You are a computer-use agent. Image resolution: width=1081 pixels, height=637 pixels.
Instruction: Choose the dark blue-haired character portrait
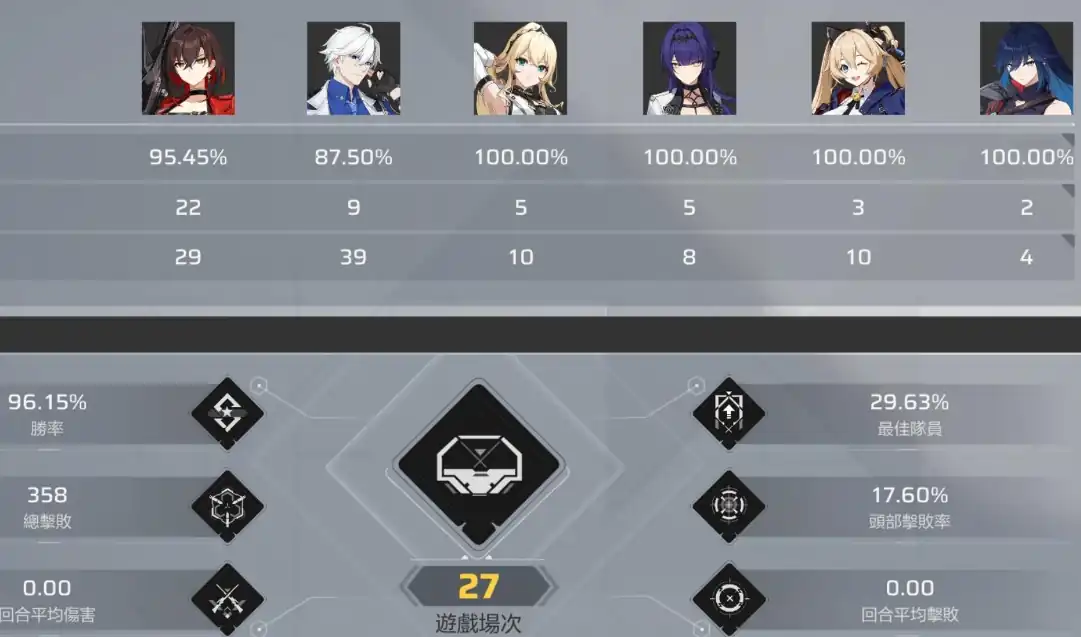(x=1025, y=68)
